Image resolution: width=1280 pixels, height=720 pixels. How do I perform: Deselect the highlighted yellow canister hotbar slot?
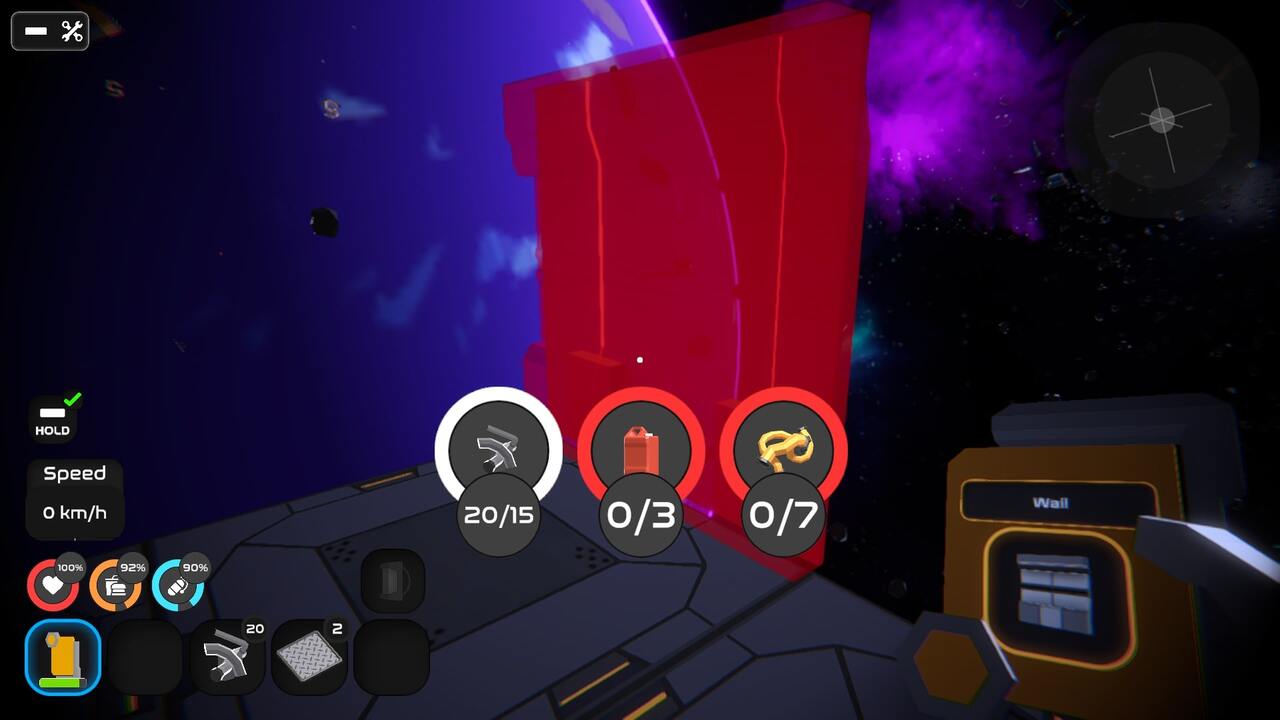[64, 657]
